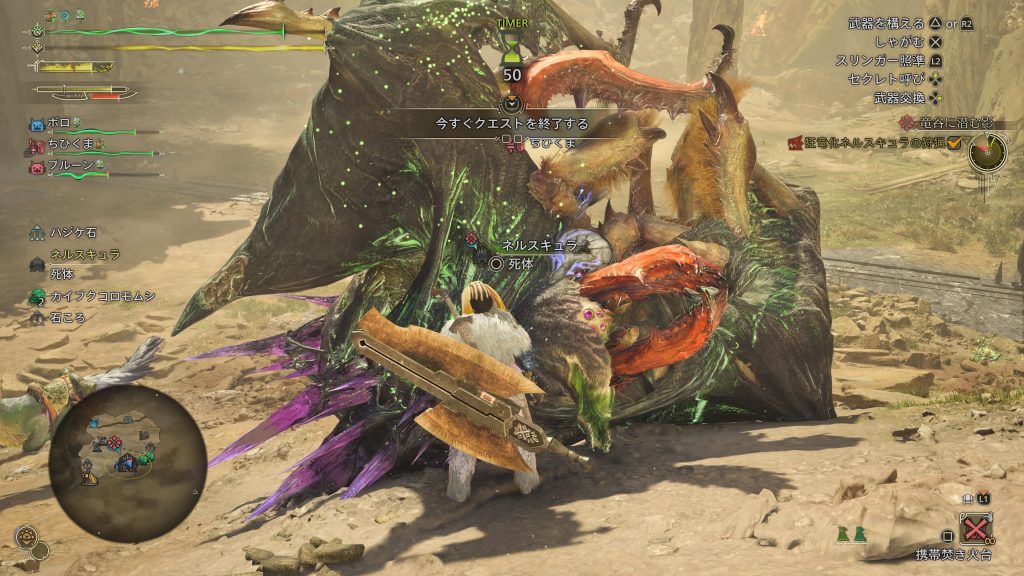Image resolution: width=1024 pixels, height=576 pixels.
Task: Choose ネルスキュラ 死体 in the nearby list
Action: click(74, 261)
